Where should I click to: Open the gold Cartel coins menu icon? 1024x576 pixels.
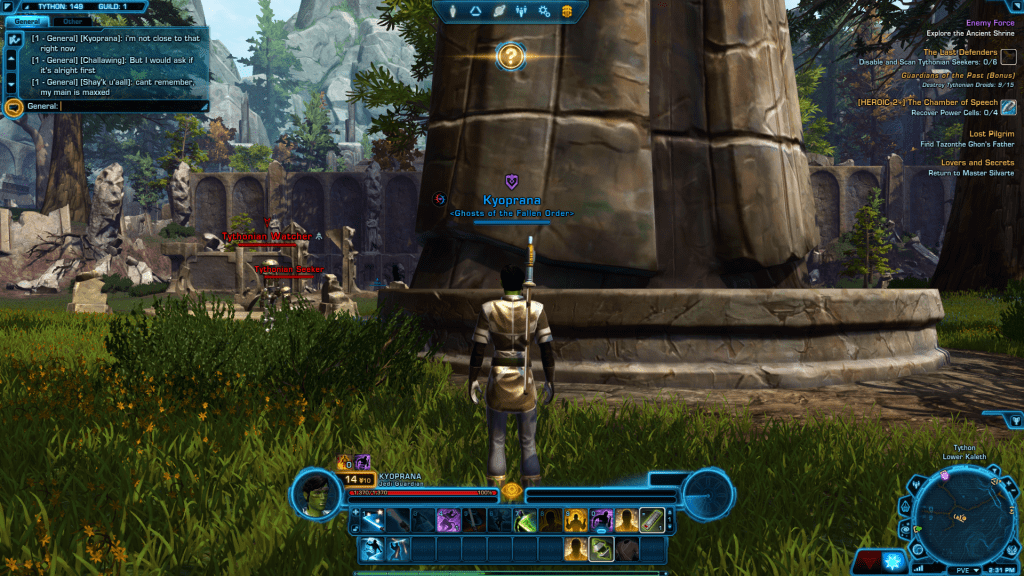pos(567,11)
